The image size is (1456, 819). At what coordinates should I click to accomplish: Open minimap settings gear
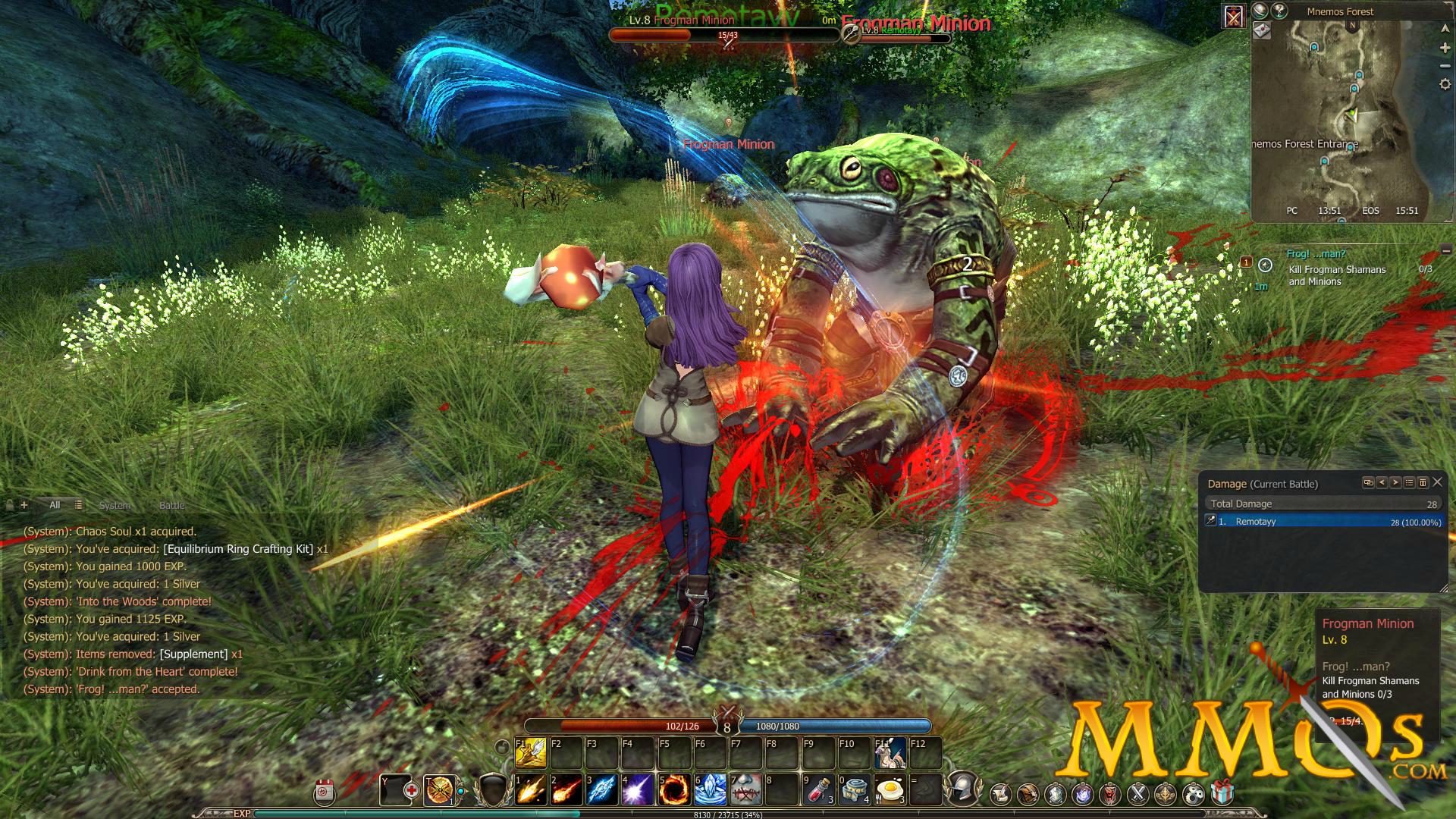click(1445, 84)
